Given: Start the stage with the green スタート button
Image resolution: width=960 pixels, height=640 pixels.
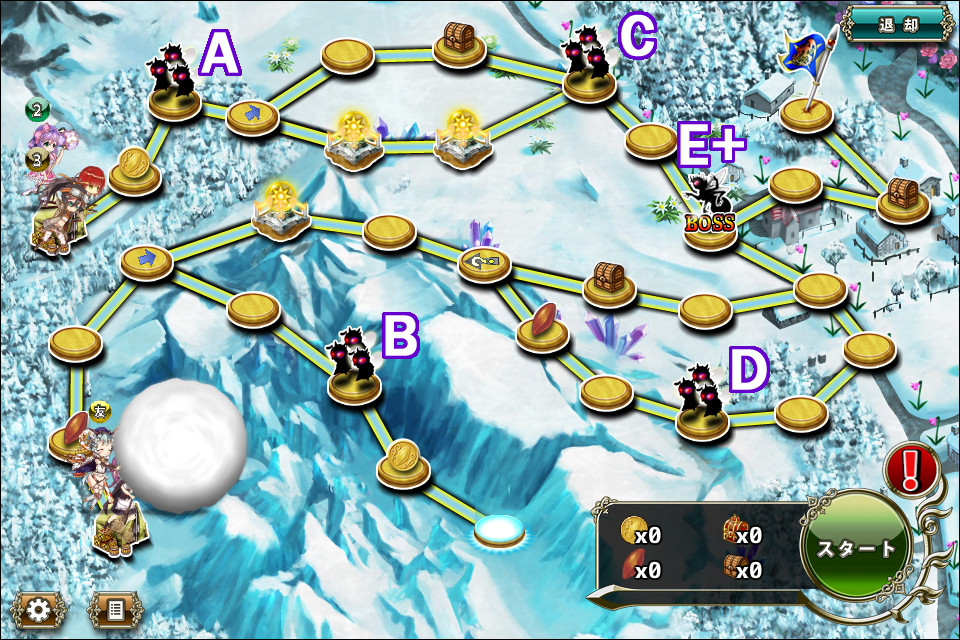Looking at the screenshot, I should (857, 548).
